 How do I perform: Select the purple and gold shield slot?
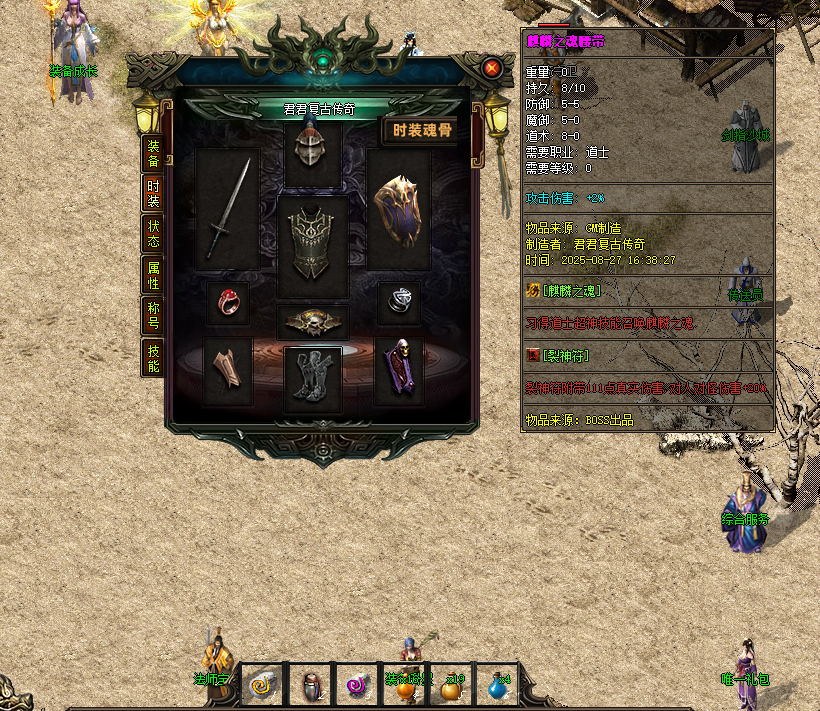tap(398, 210)
